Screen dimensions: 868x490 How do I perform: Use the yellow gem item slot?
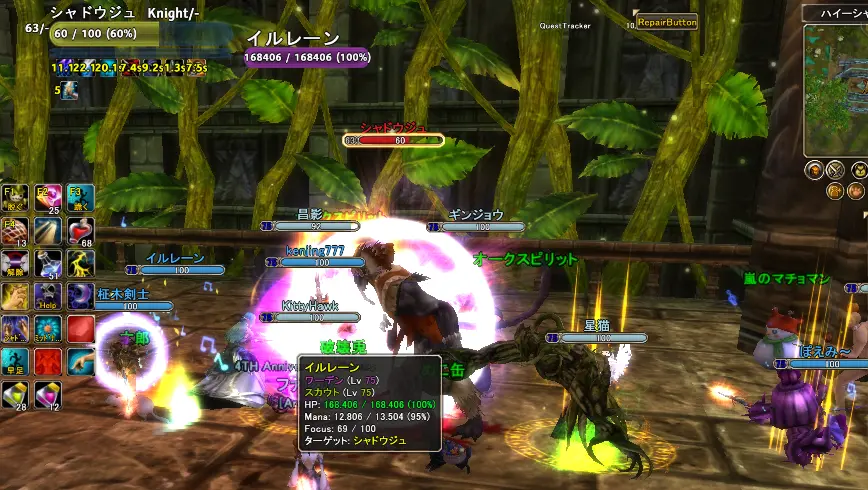(x=15, y=395)
